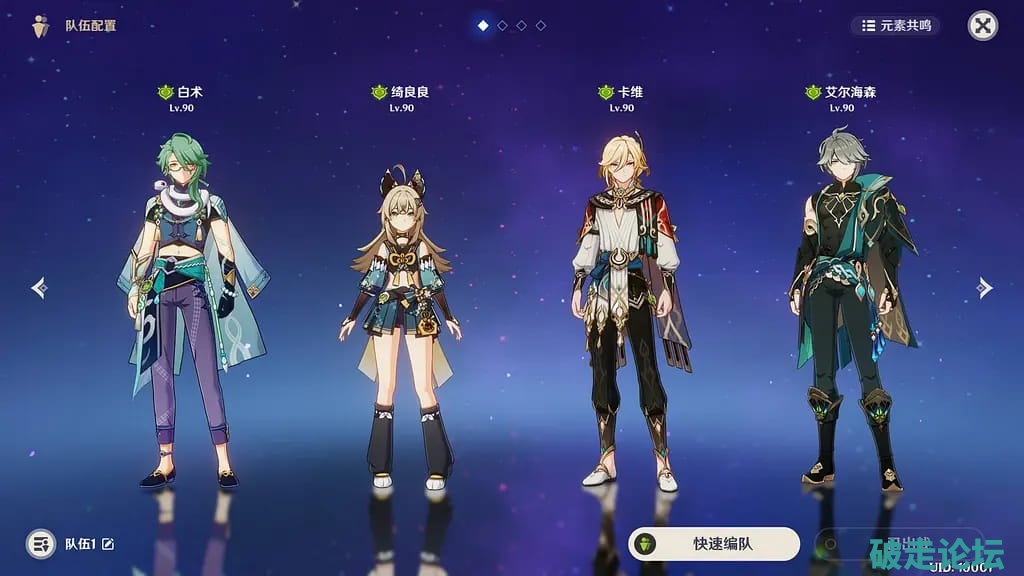Switch to the next team with right arrow

coord(984,288)
